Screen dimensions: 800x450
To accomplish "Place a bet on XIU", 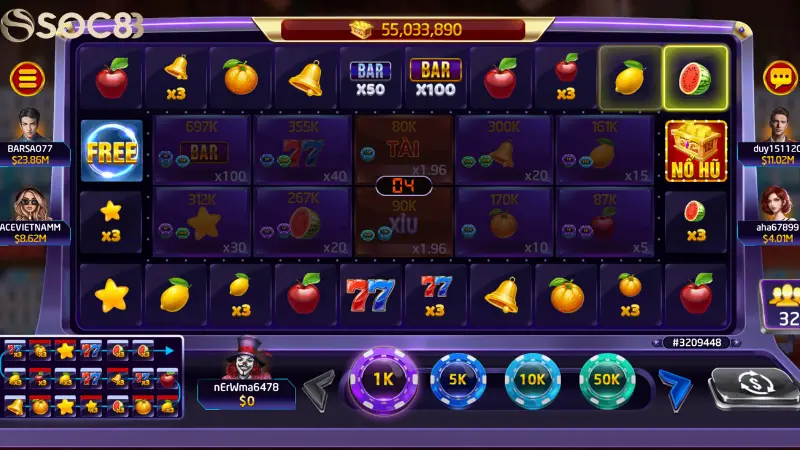I will [x=404, y=222].
